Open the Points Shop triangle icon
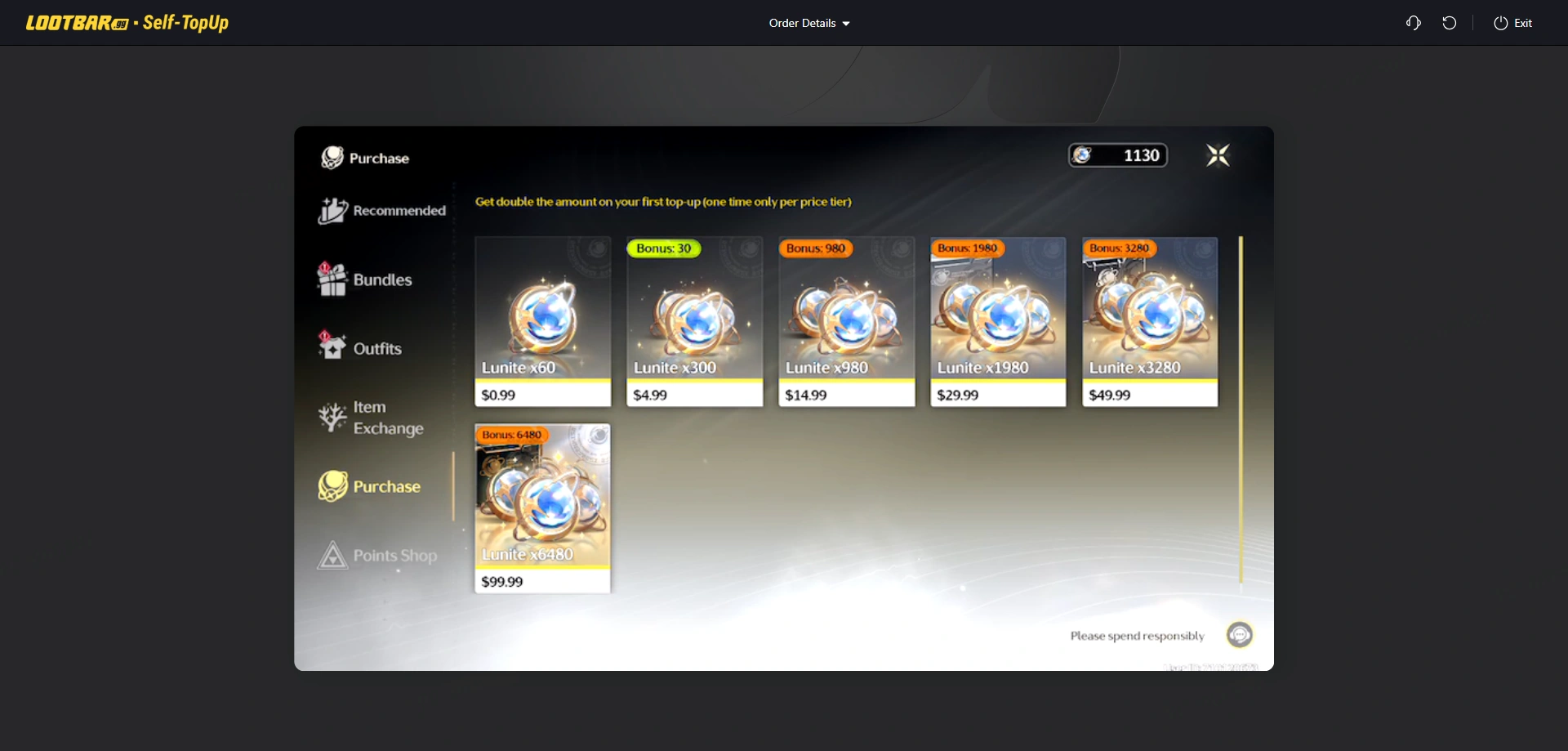This screenshot has width=1568, height=751. [x=332, y=555]
